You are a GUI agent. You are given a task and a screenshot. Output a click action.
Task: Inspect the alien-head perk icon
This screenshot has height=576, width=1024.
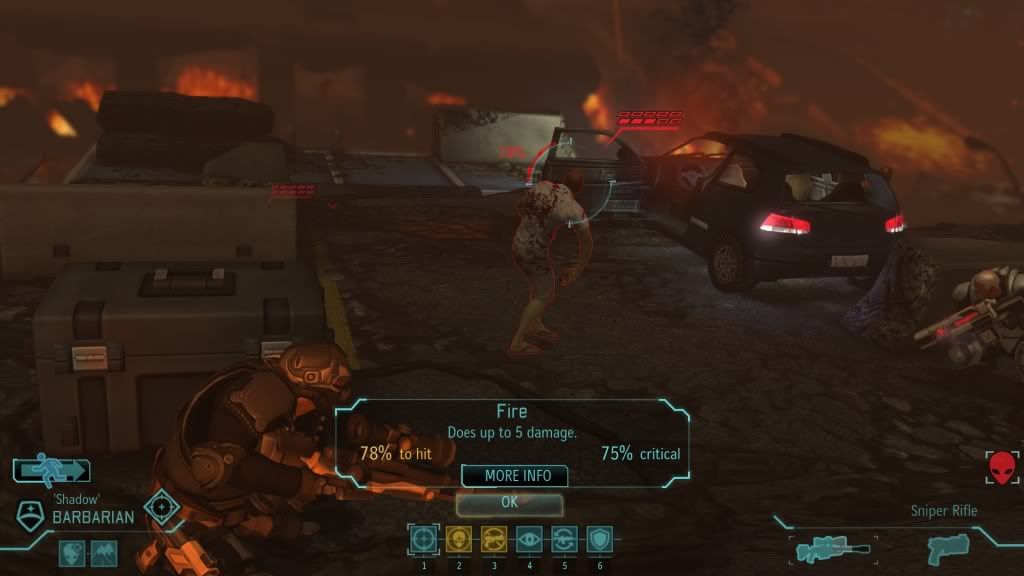point(73,552)
